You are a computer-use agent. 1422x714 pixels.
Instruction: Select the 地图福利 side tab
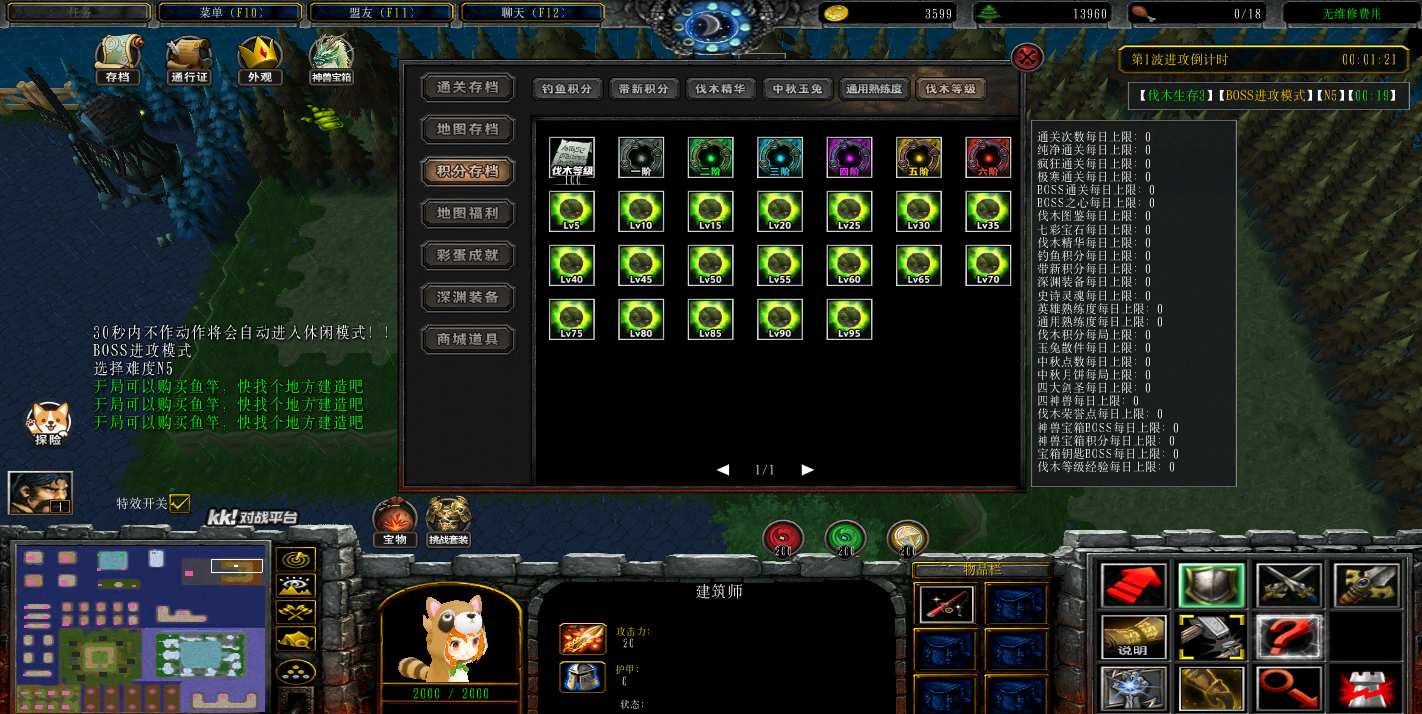[467, 213]
